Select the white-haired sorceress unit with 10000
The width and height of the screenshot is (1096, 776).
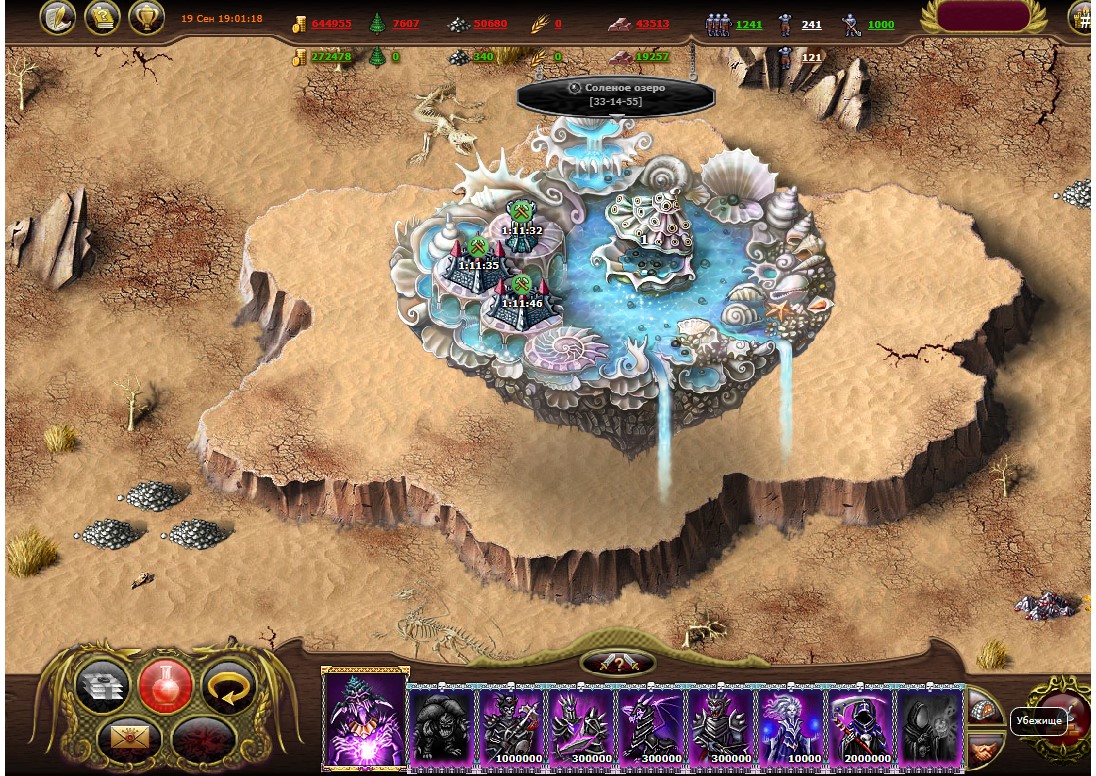[791, 727]
